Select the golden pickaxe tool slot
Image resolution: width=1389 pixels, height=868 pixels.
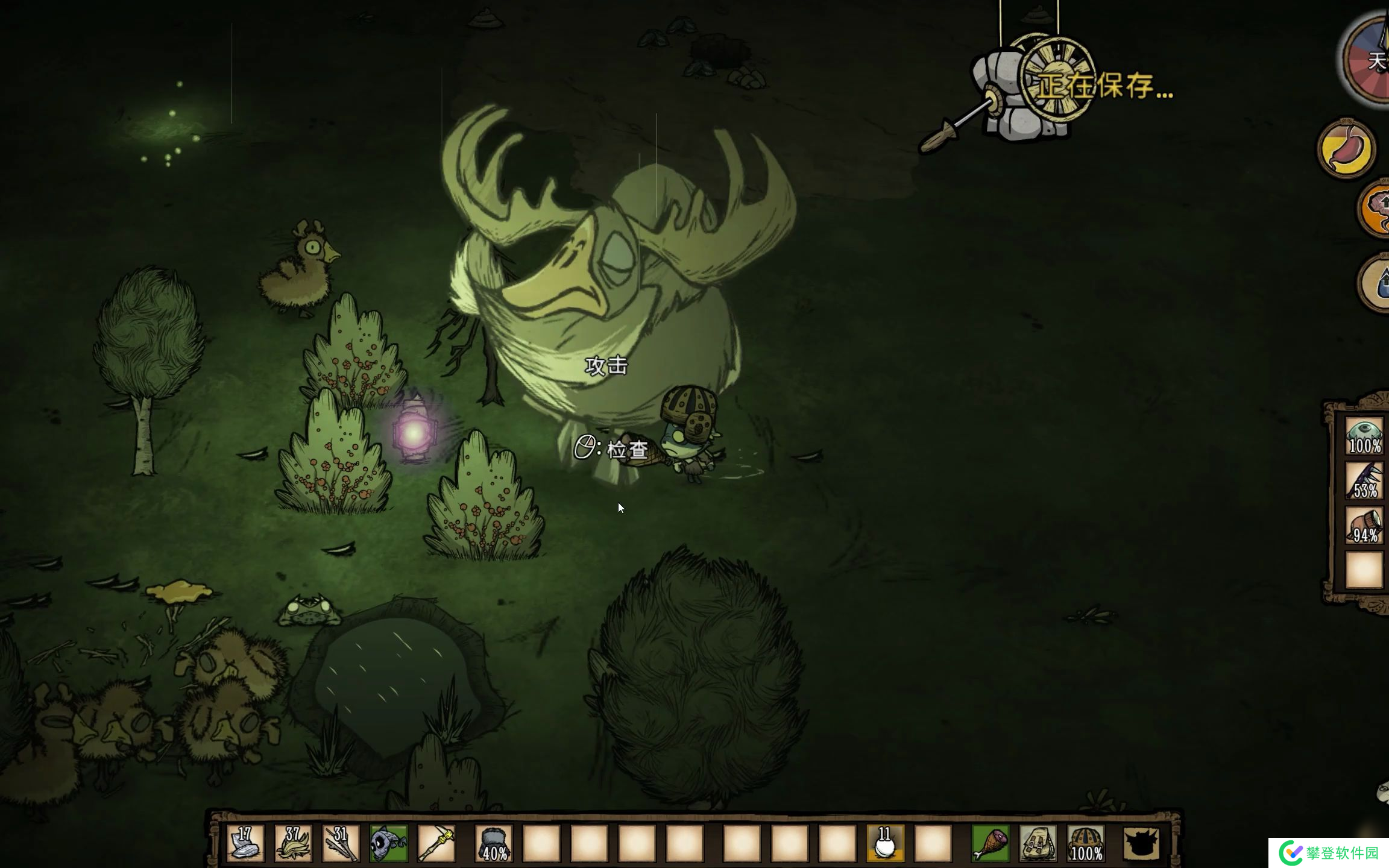[436, 843]
